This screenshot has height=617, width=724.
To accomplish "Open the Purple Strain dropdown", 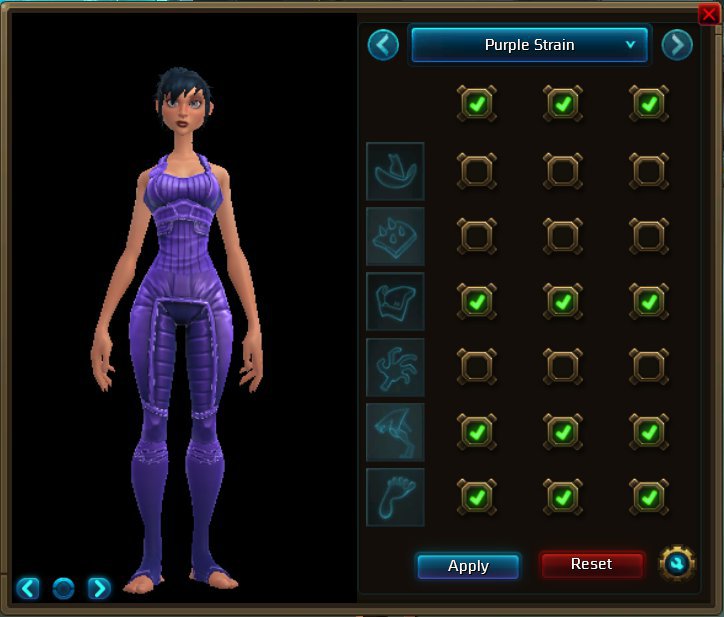I will 530,45.
